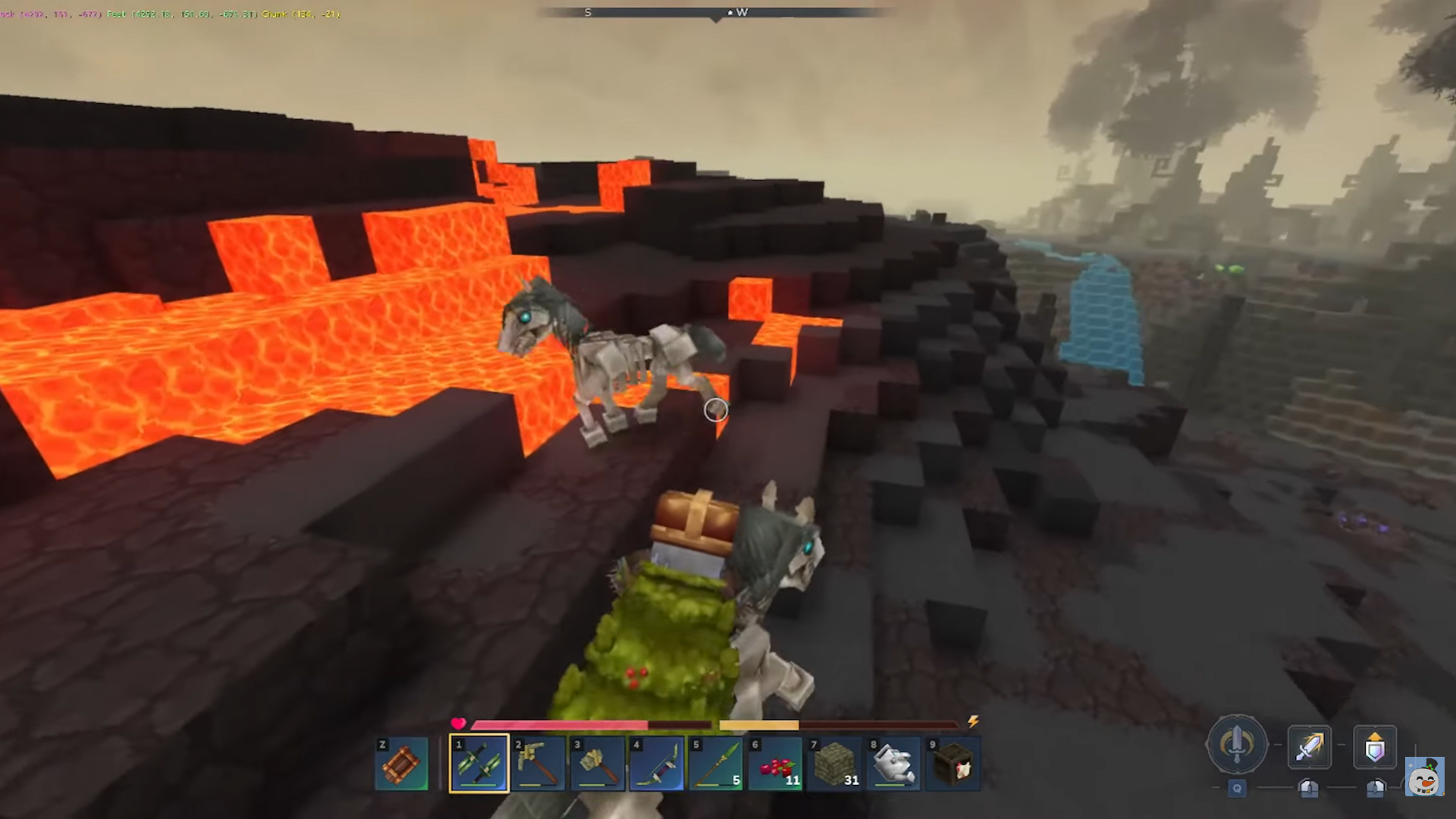Screen dimensions: 1456x819
Task: Use the glowing sword attack ability
Action: pos(1310,747)
